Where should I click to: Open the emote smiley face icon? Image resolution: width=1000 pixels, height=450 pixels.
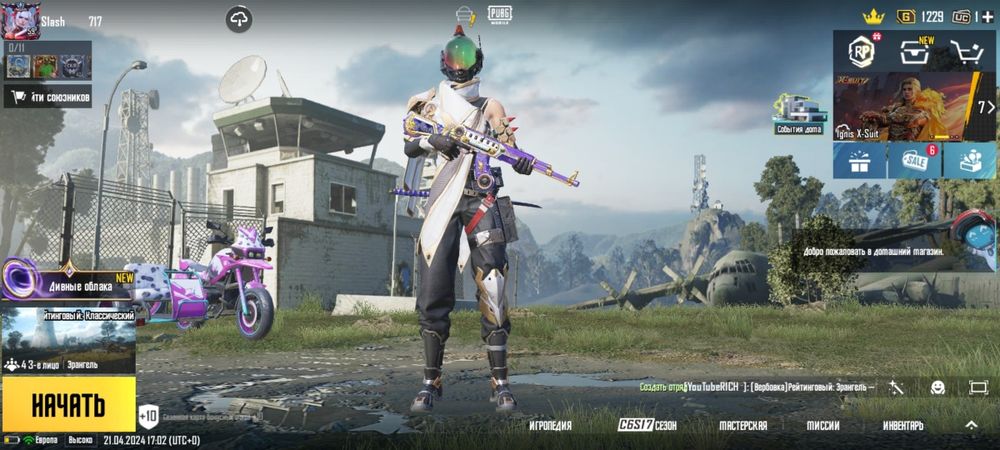tap(937, 387)
